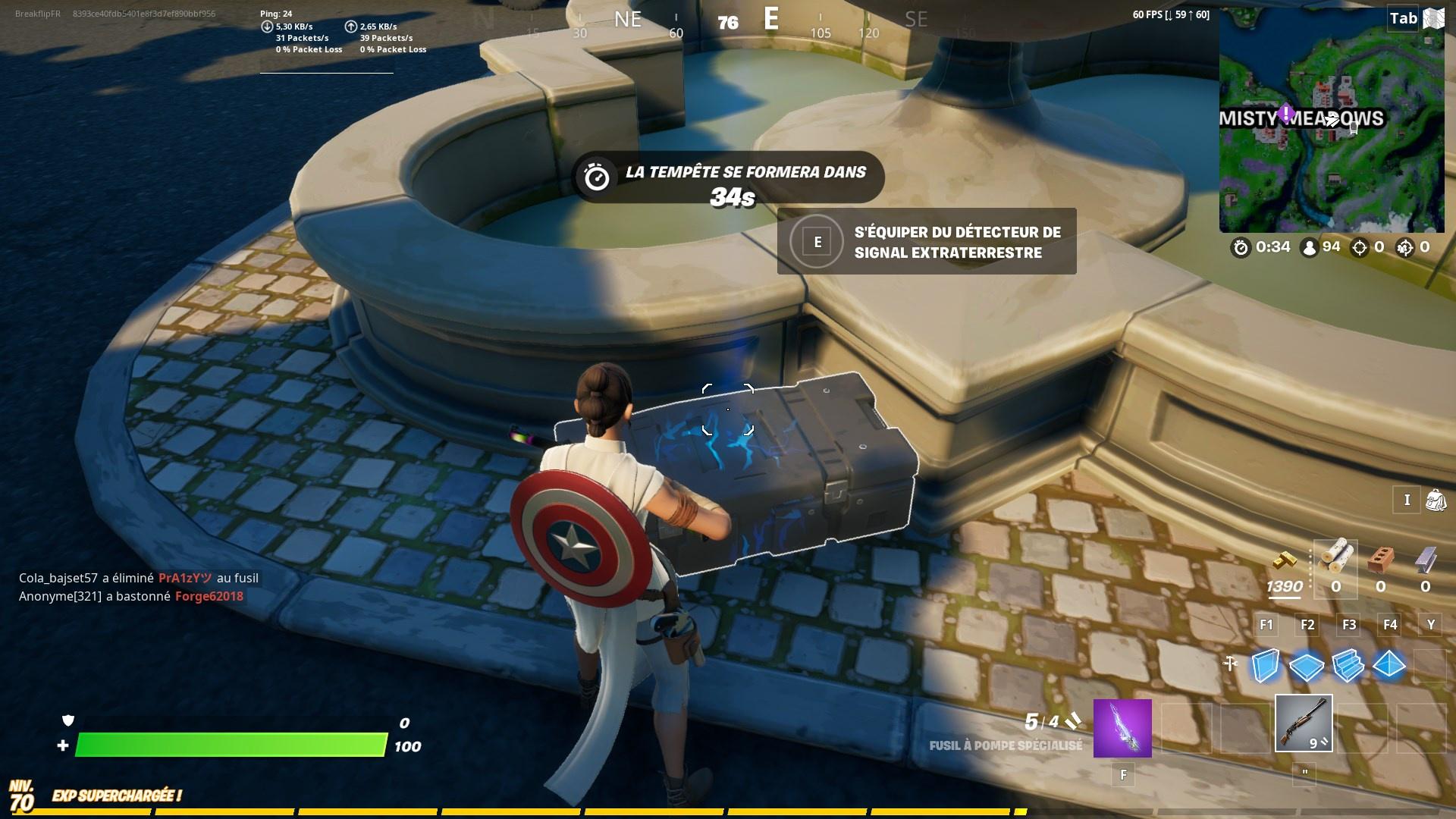Open the backpack inventory icon
The width and height of the screenshot is (1456, 819).
[x=1436, y=500]
